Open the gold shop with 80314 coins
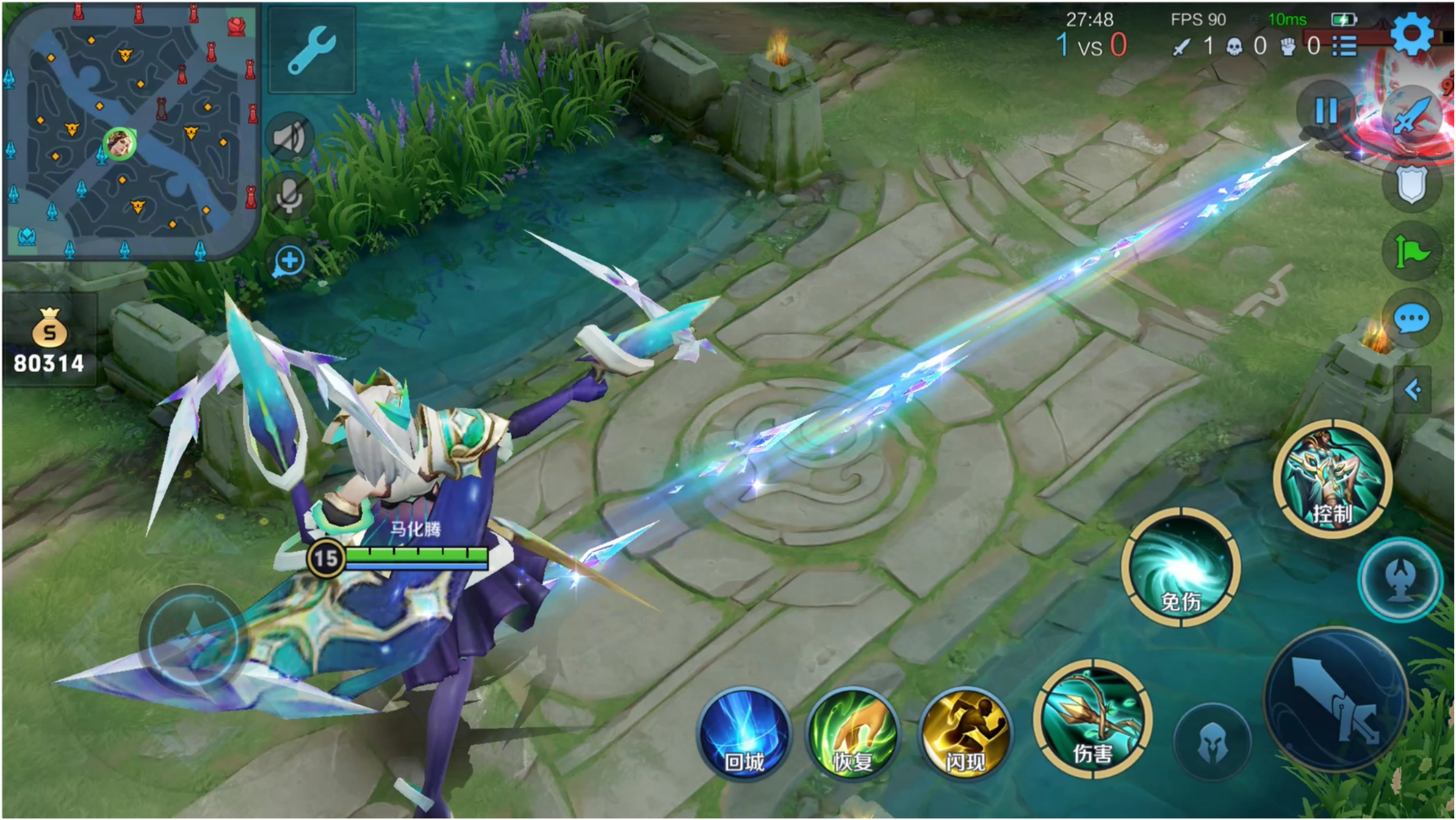 click(49, 340)
